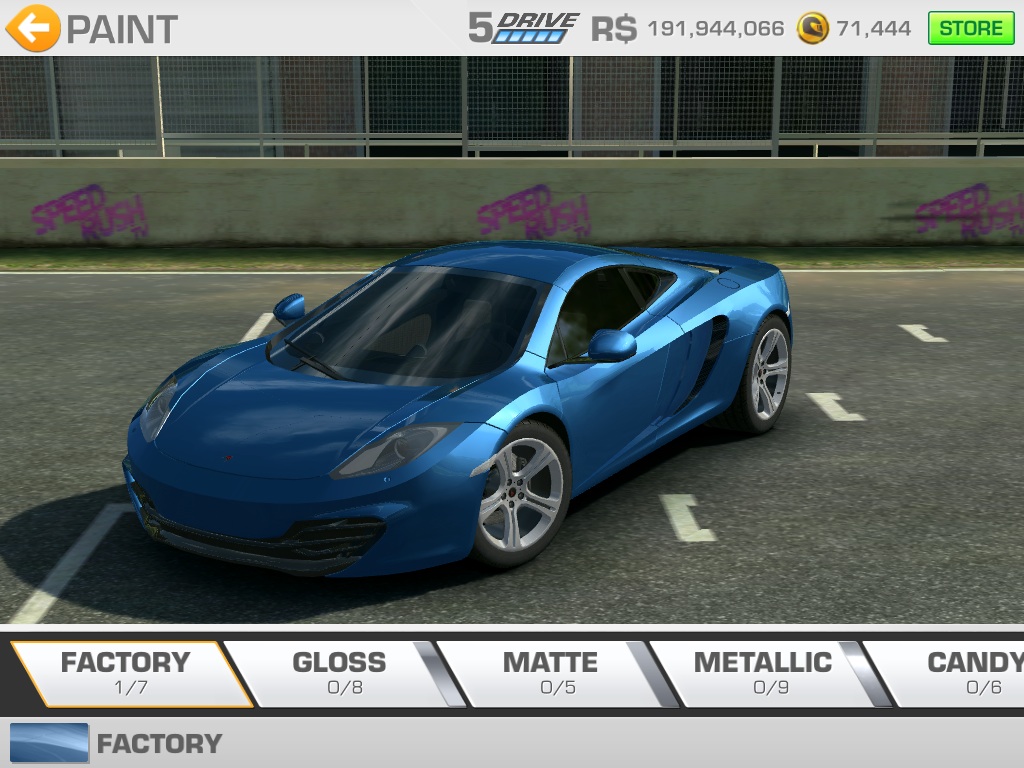Open the Metallic paint tab
This screenshot has height=768, width=1024.
[762, 673]
